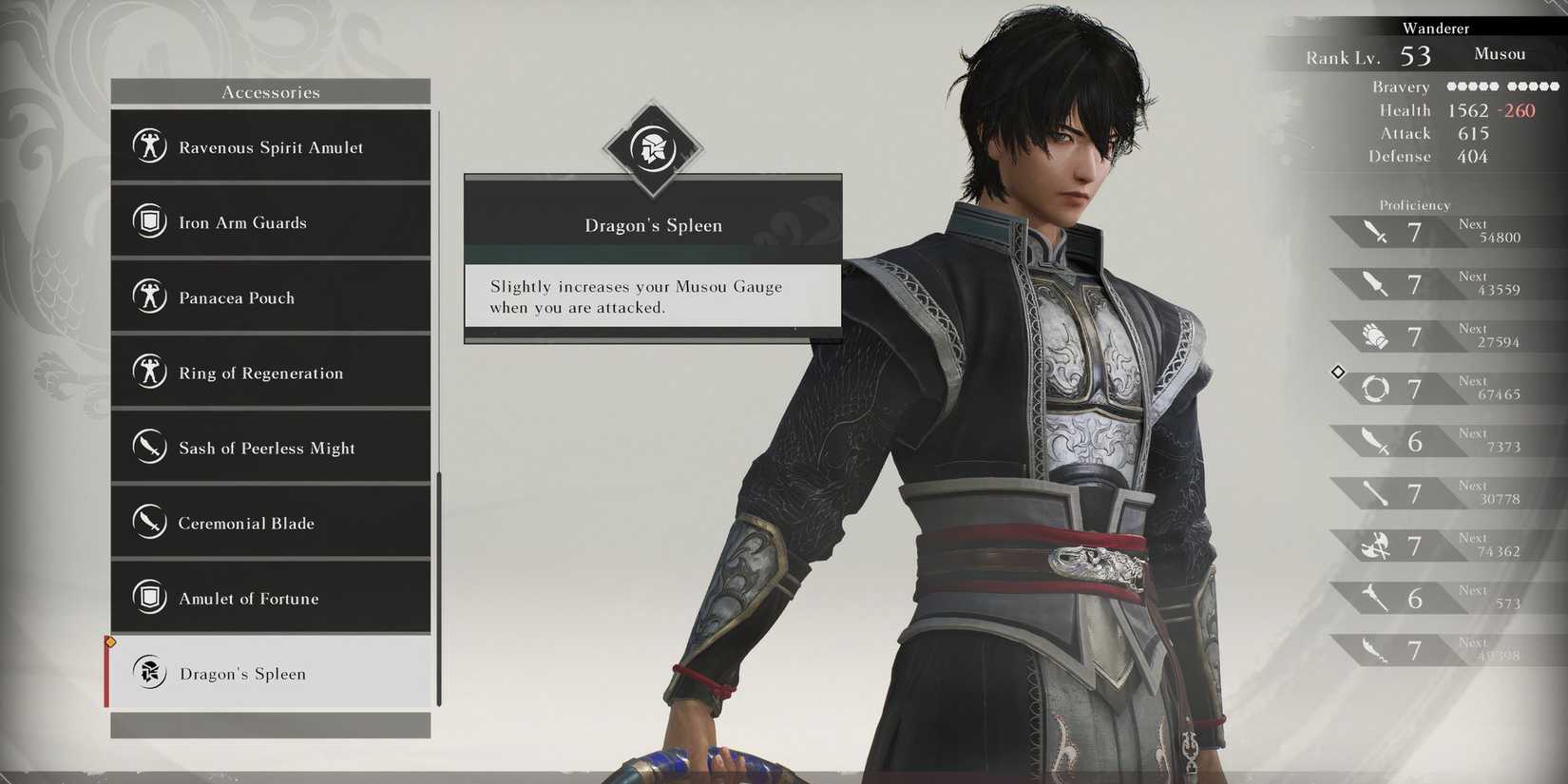Click the shield icon on Iron Arm Guards

point(150,221)
